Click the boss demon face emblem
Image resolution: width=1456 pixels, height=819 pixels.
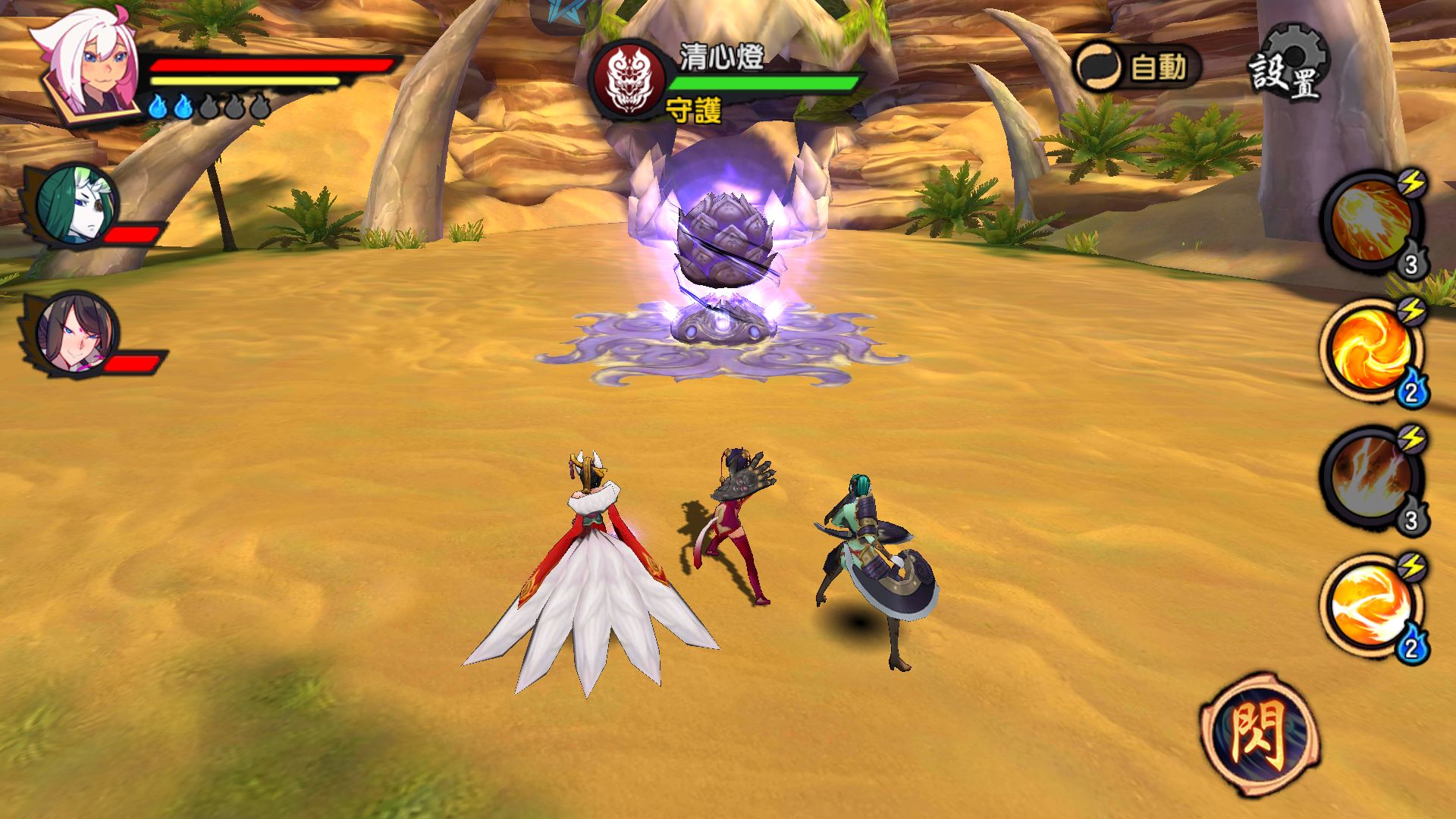[x=632, y=80]
